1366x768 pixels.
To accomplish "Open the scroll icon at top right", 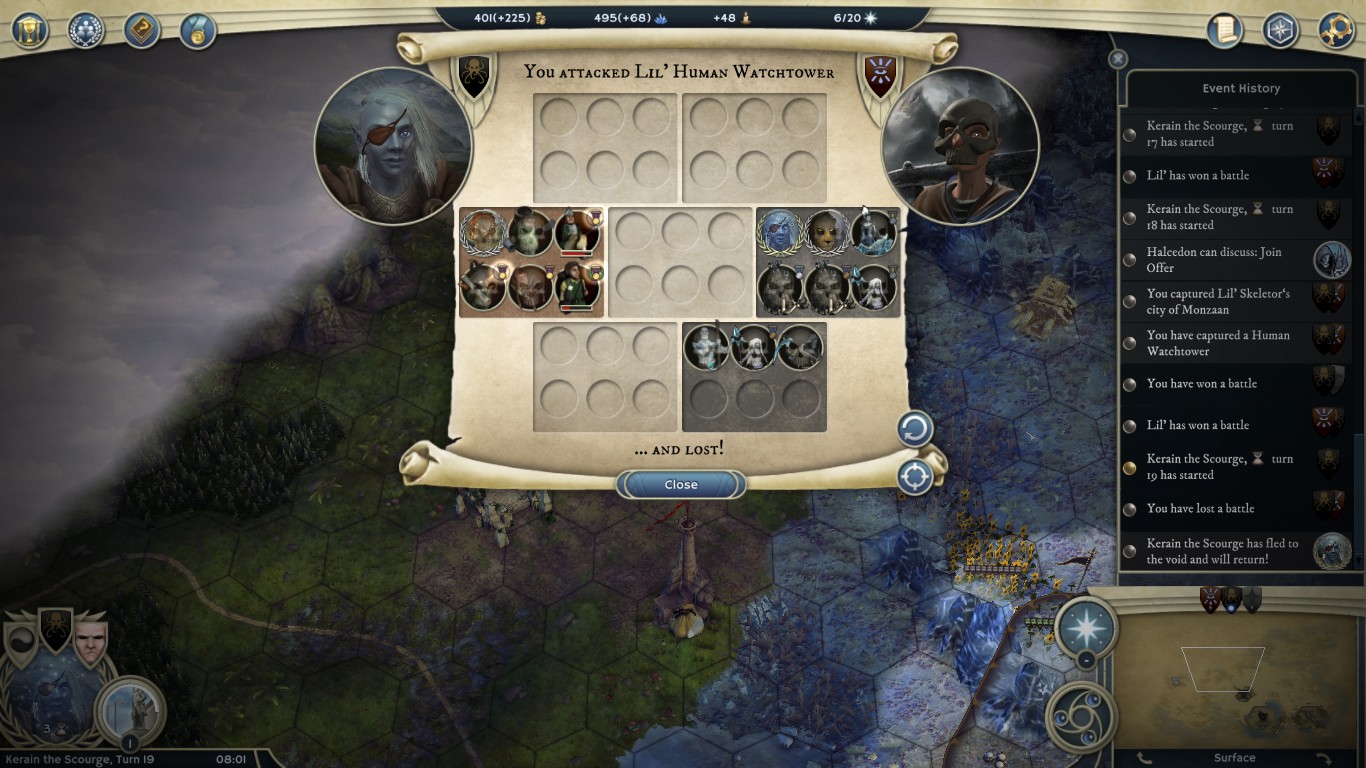I will 1224,30.
